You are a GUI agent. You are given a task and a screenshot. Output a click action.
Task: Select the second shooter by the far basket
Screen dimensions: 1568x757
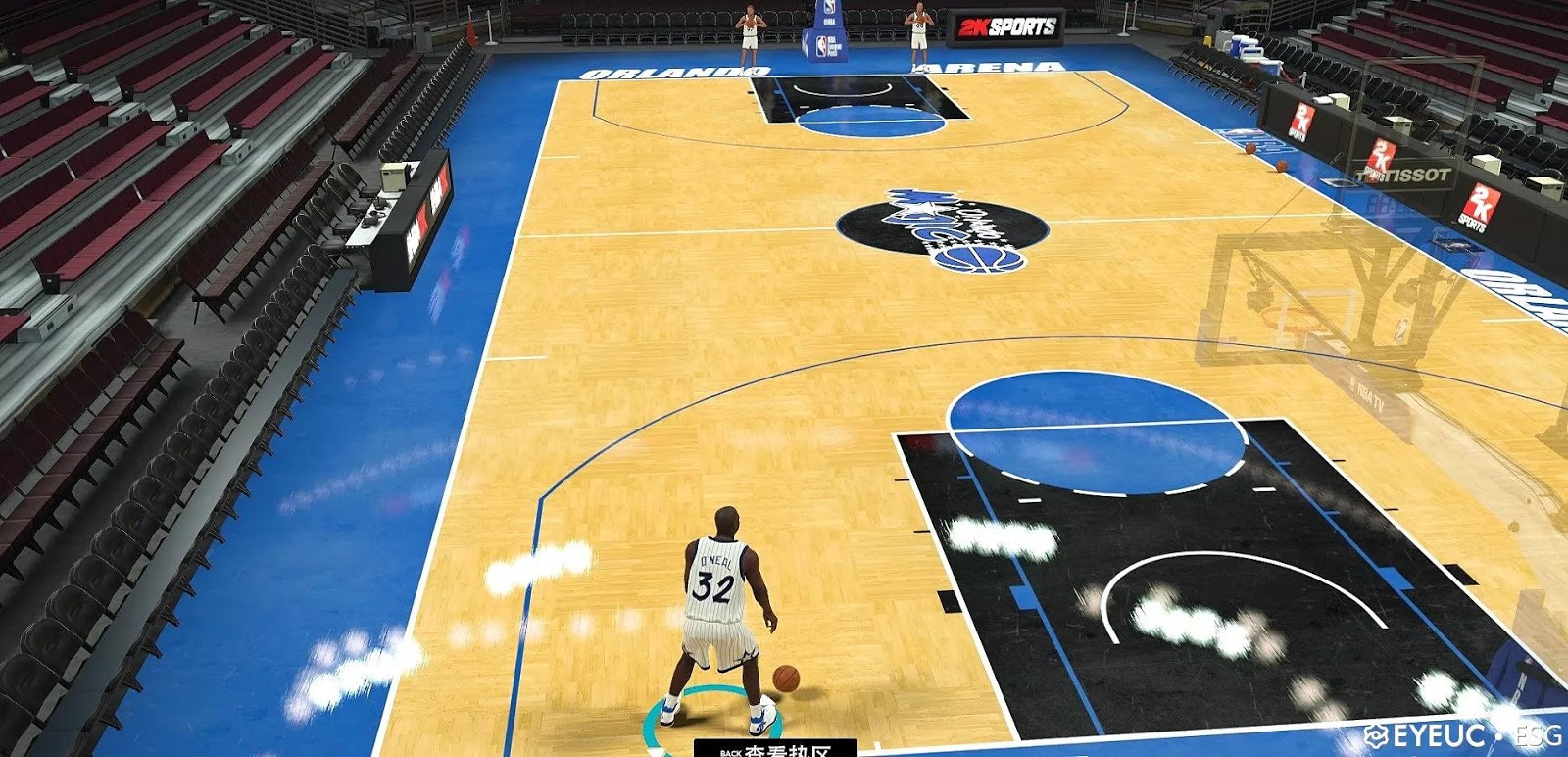pyautogui.click(x=919, y=29)
